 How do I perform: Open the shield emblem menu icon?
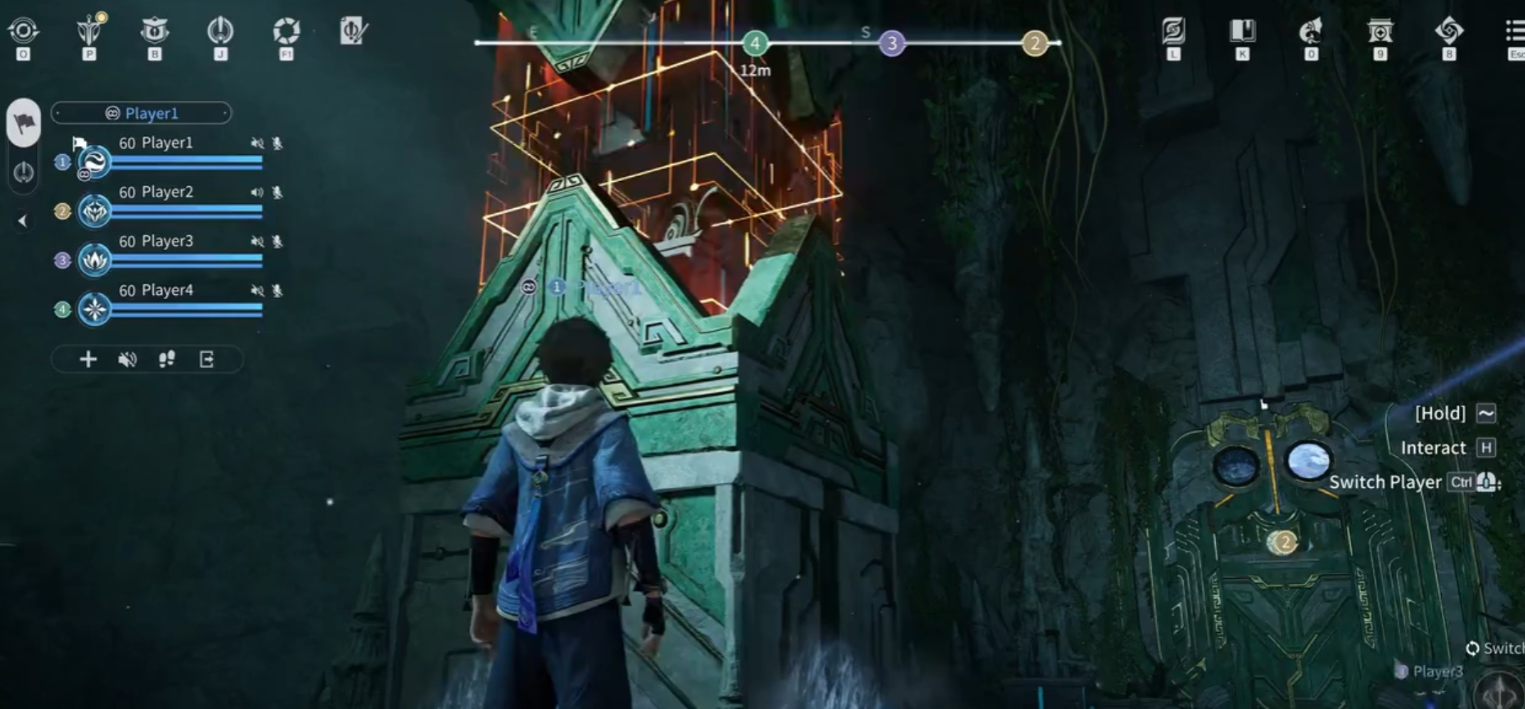pyautogui.click(x=154, y=31)
